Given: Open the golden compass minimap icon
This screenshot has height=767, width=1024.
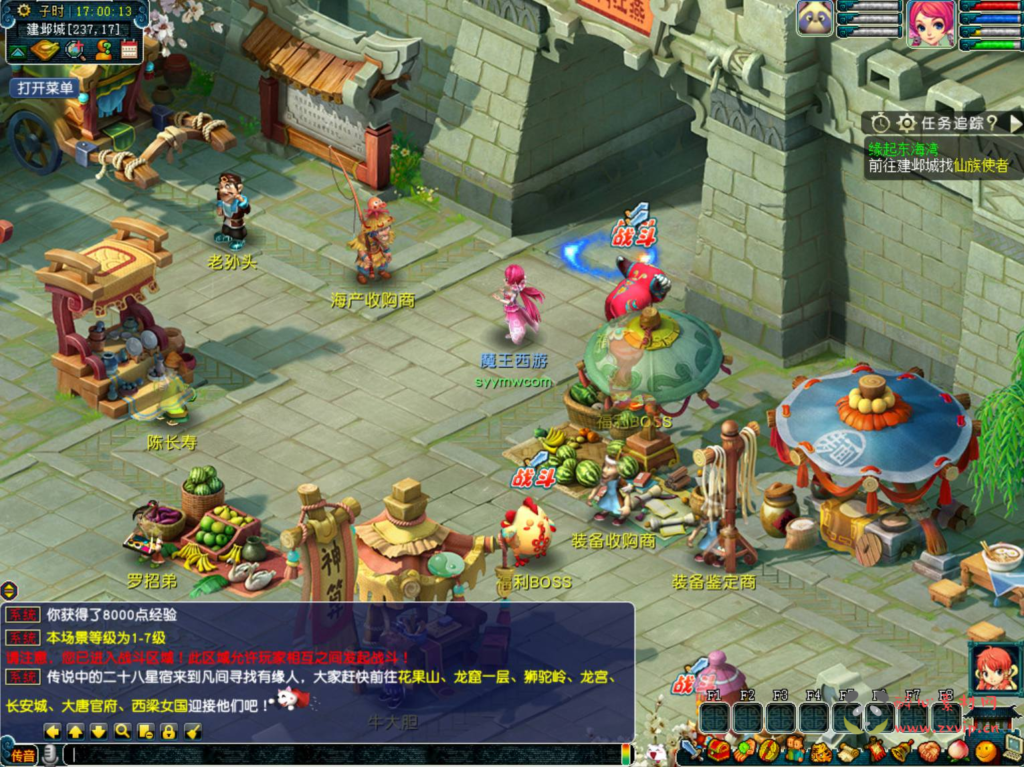Looking at the screenshot, I should click(x=46, y=50).
